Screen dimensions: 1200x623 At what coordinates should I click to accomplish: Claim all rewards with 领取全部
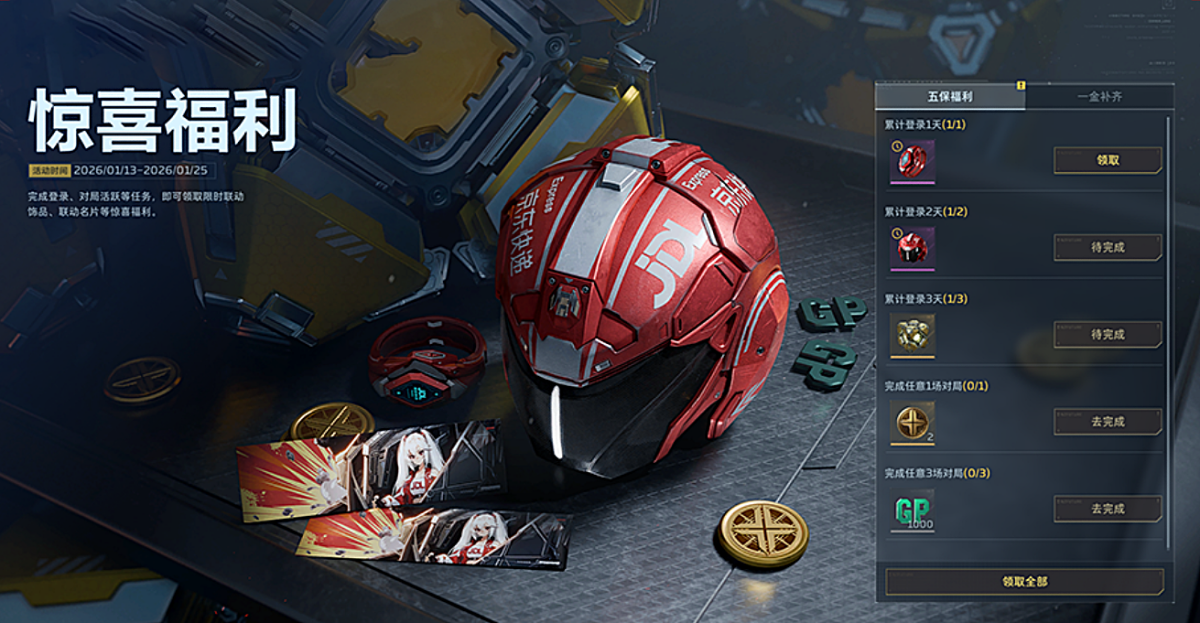tap(1024, 581)
